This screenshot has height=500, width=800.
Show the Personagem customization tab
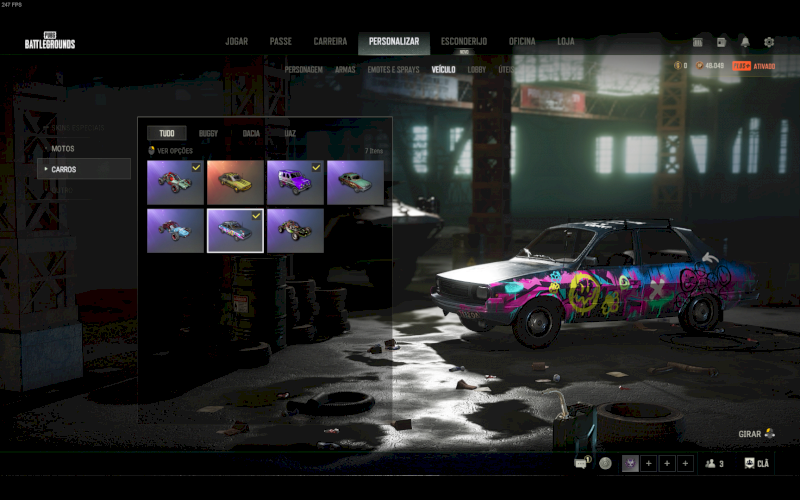coord(303,70)
